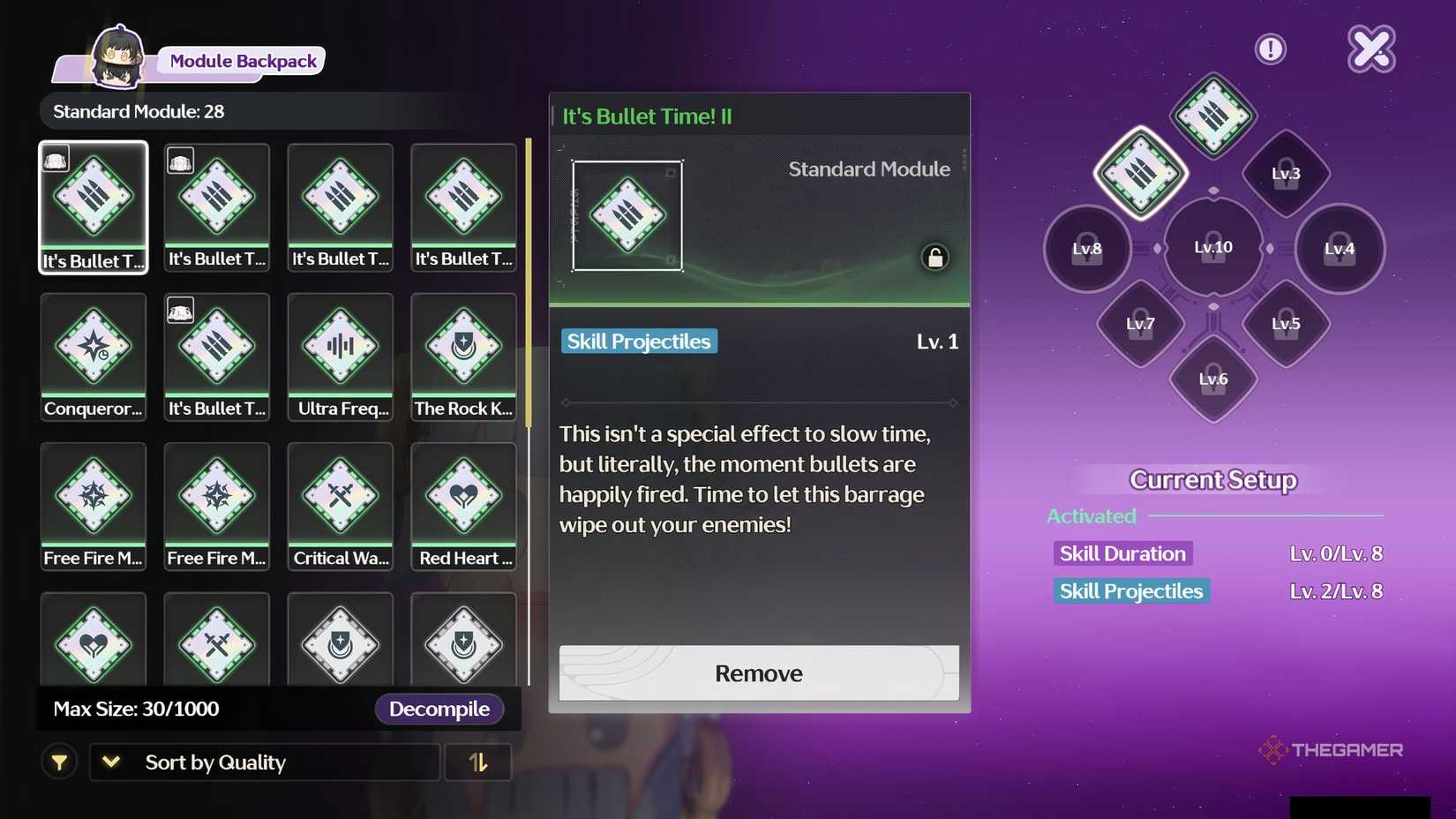The width and height of the screenshot is (1456, 819).
Task: Click the Decompile button
Action: [439, 709]
